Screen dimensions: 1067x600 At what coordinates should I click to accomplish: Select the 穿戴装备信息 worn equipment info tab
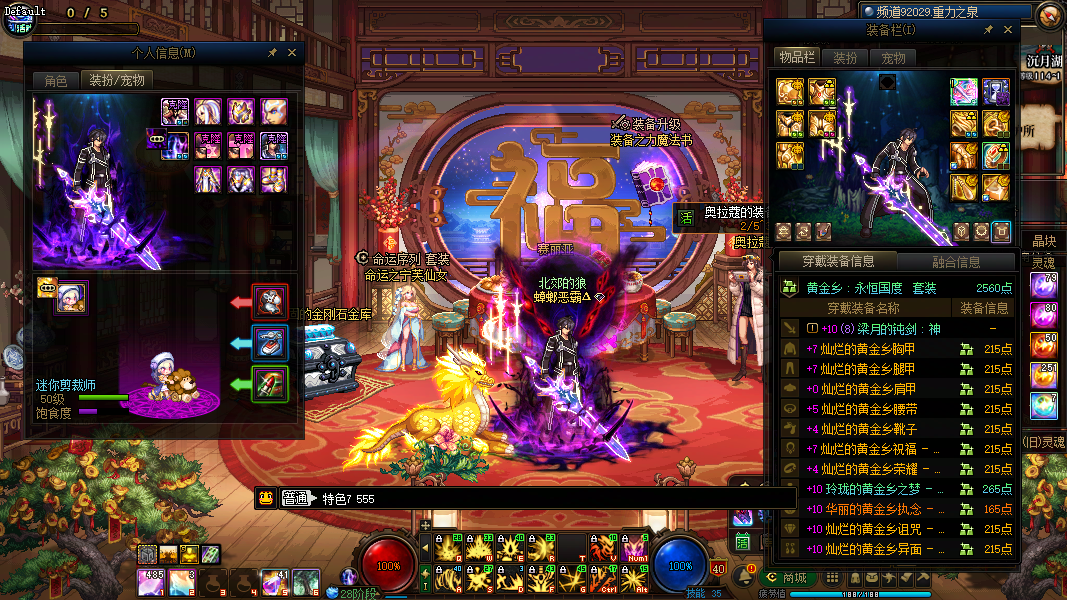[x=838, y=262]
